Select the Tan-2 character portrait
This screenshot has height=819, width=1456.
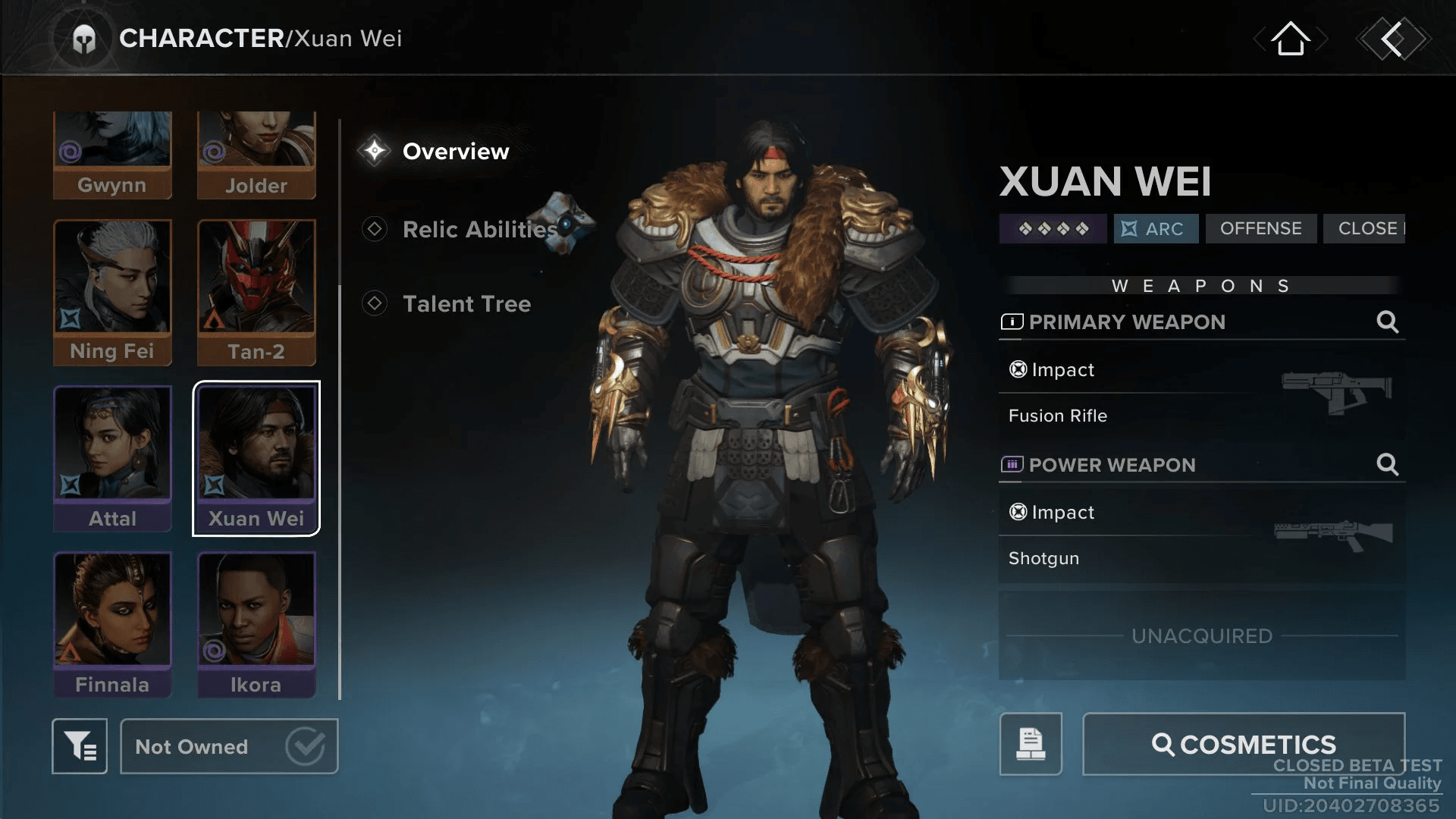tap(256, 292)
